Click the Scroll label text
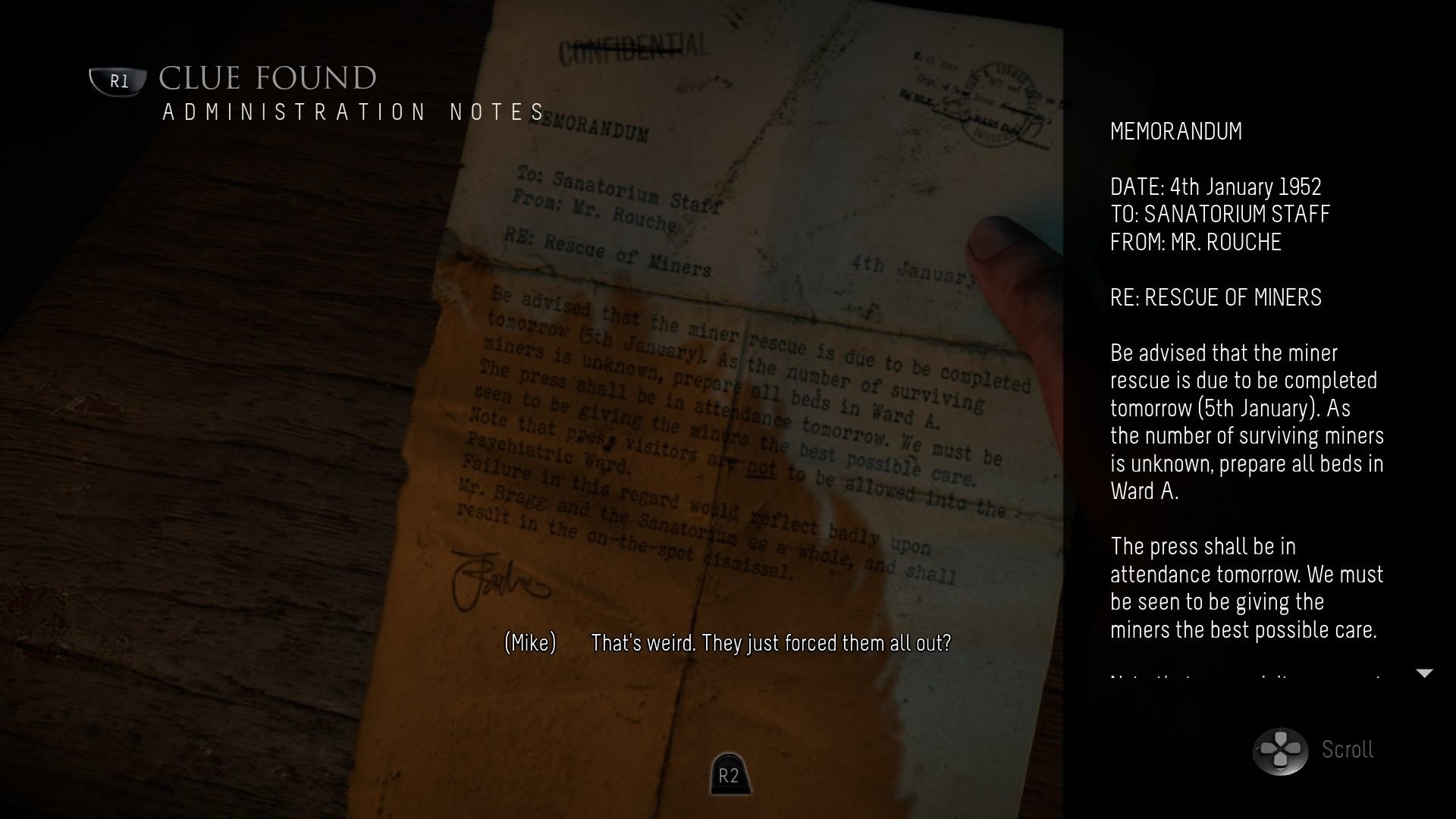The height and width of the screenshot is (819, 1456). [1347, 750]
